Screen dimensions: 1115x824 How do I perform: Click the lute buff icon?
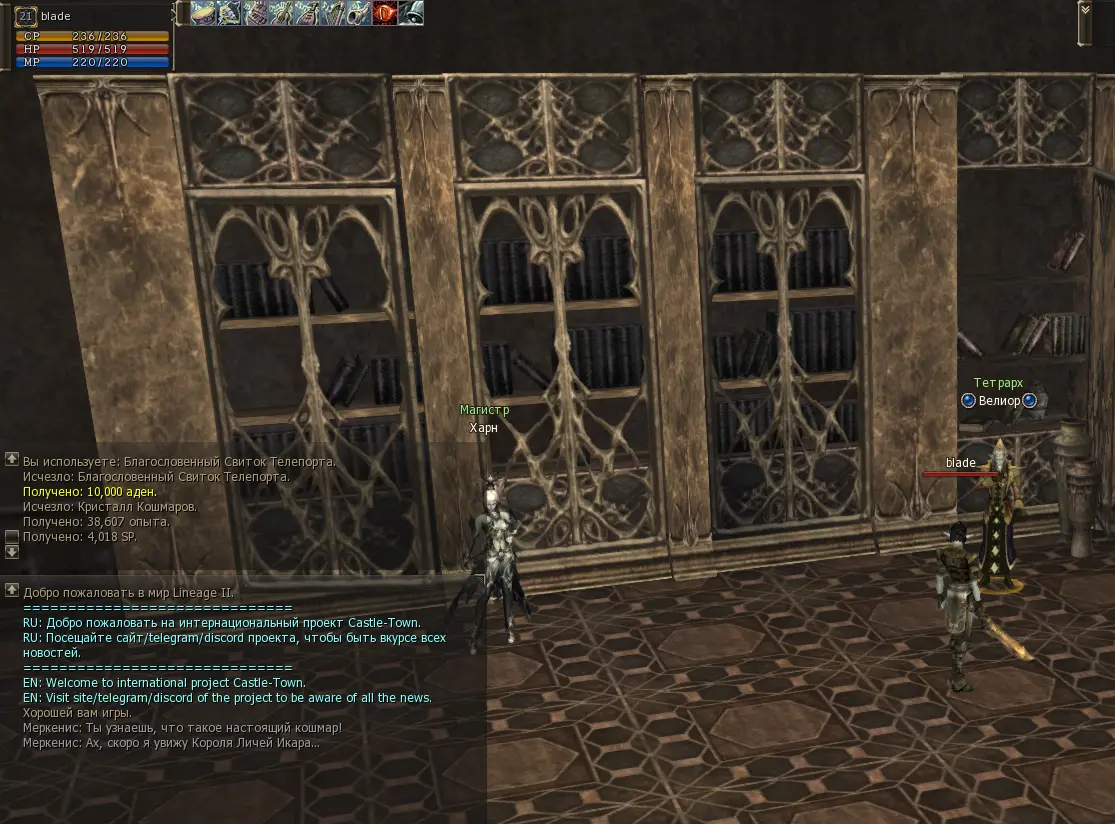(307, 13)
